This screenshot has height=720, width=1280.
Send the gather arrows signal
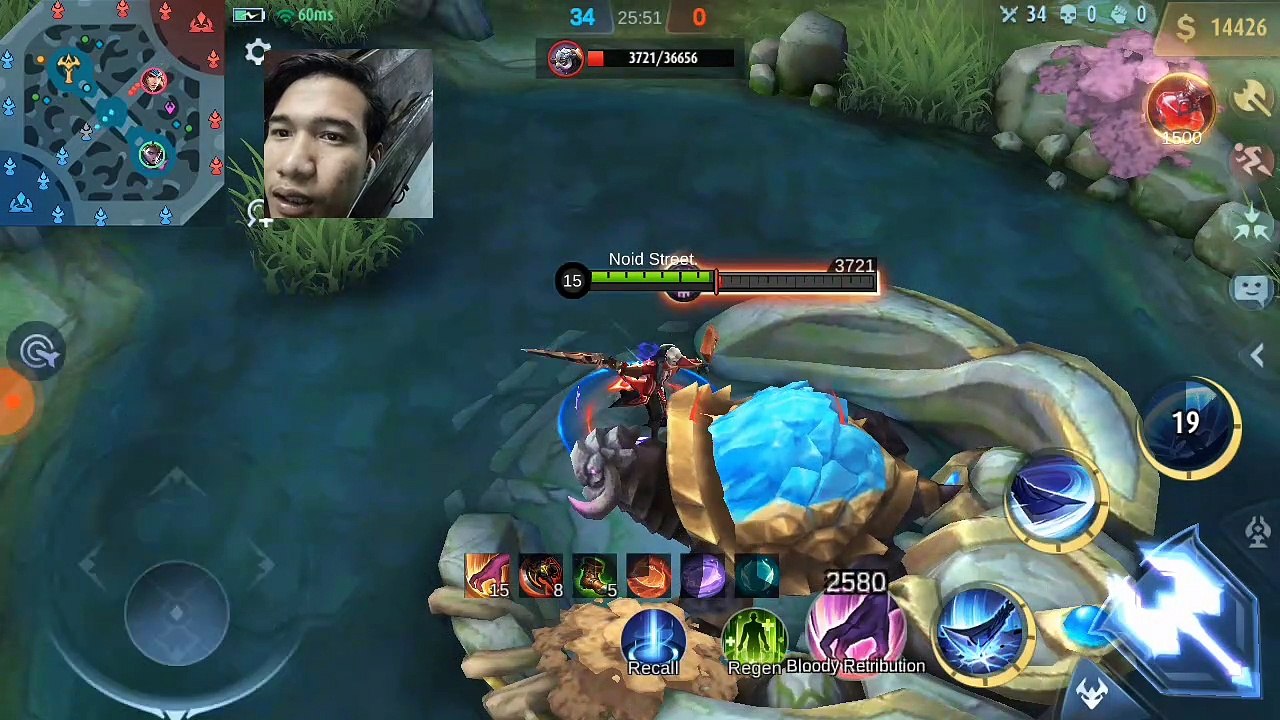pos(1252,226)
